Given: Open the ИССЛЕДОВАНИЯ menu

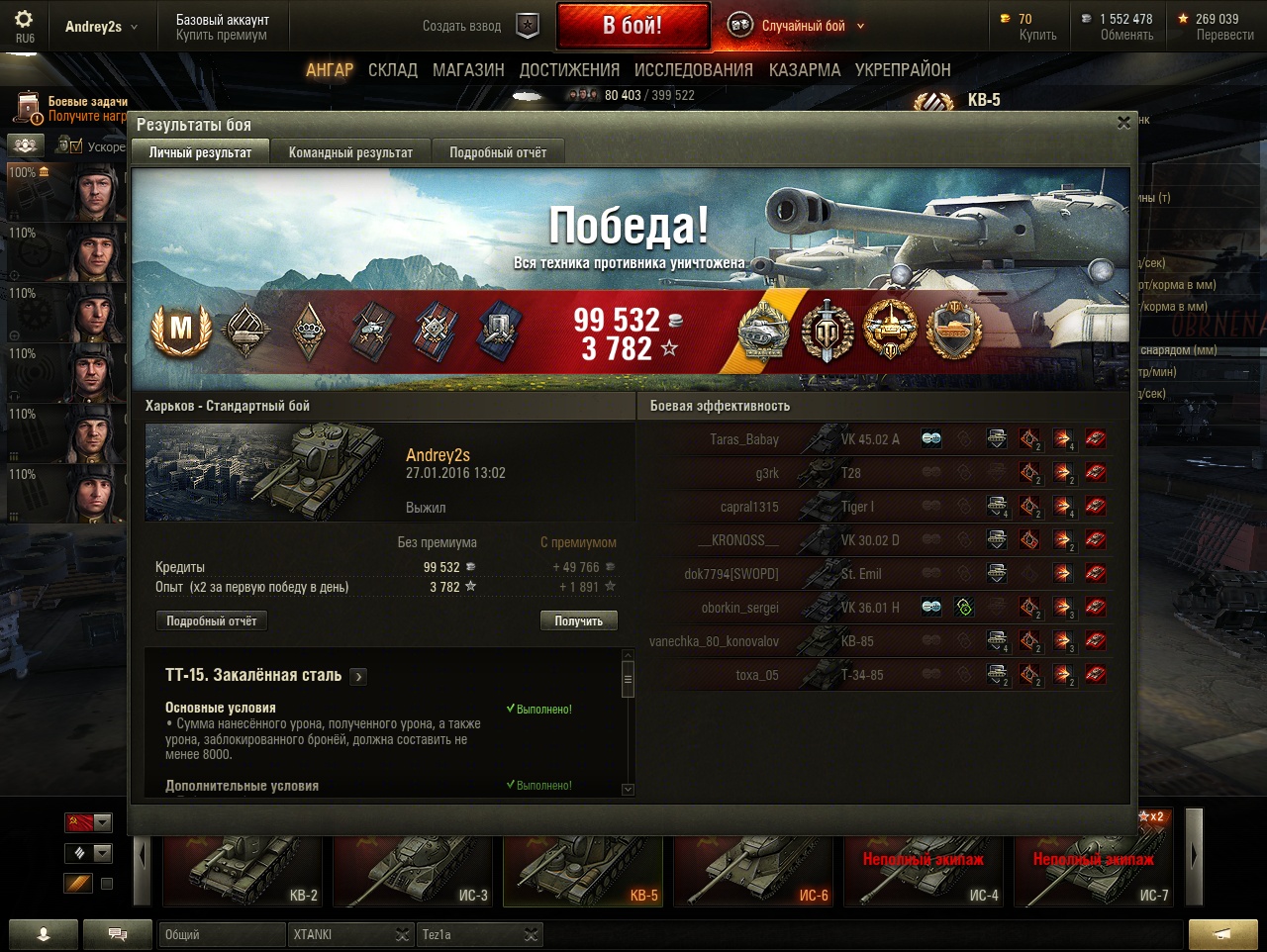Looking at the screenshot, I should [x=693, y=70].
